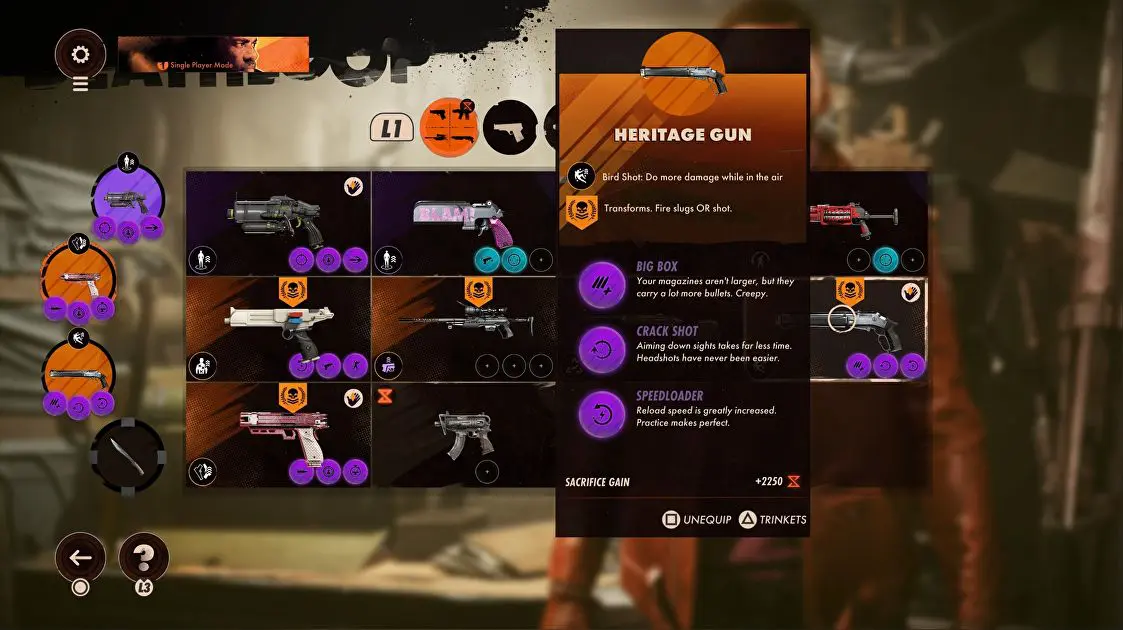
Task: Select the scoped sniper rifle tile
Action: [462, 329]
